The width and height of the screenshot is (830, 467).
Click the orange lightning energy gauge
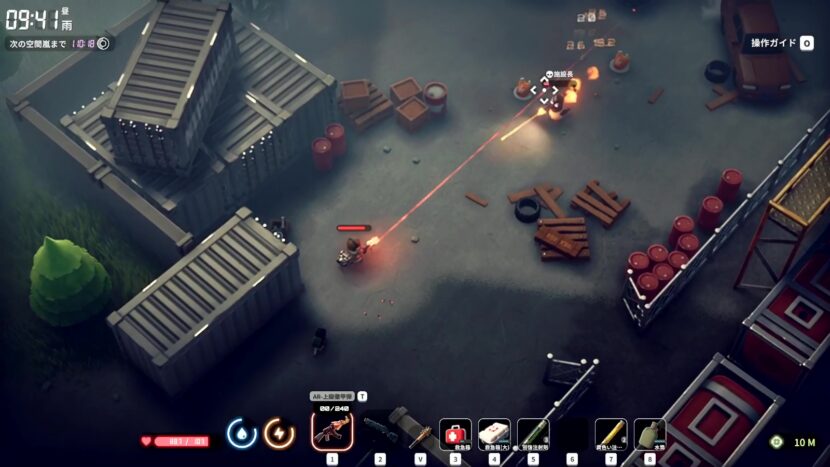[279, 433]
